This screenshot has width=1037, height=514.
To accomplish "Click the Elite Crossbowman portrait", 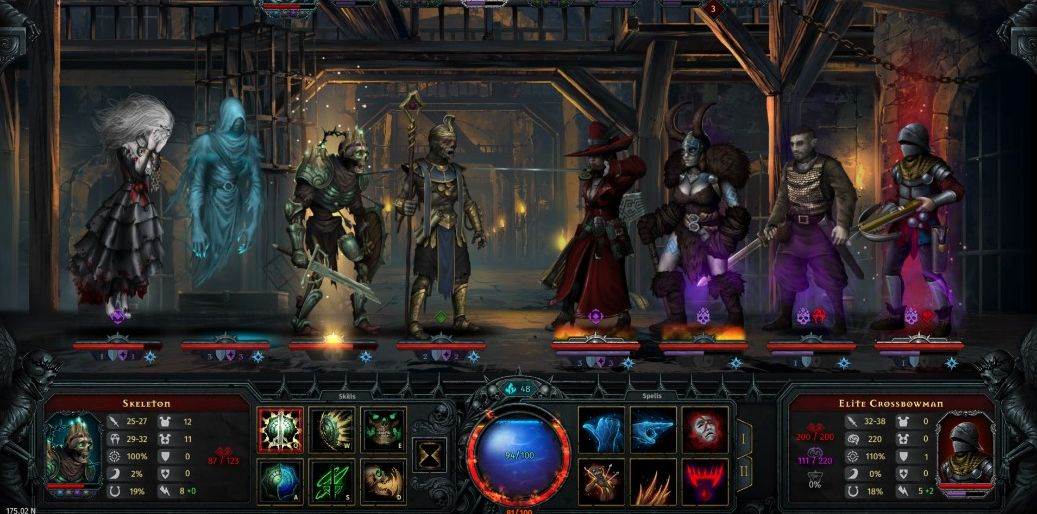I will click(964, 450).
